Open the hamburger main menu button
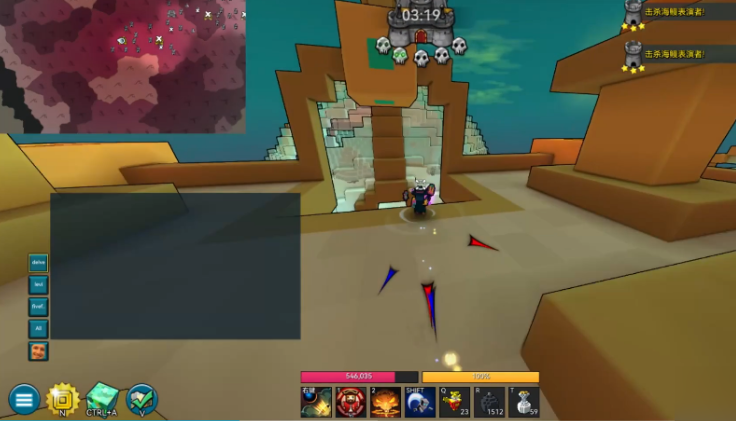Image resolution: width=736 pixels, height=421 pixels. pos(24,399)
